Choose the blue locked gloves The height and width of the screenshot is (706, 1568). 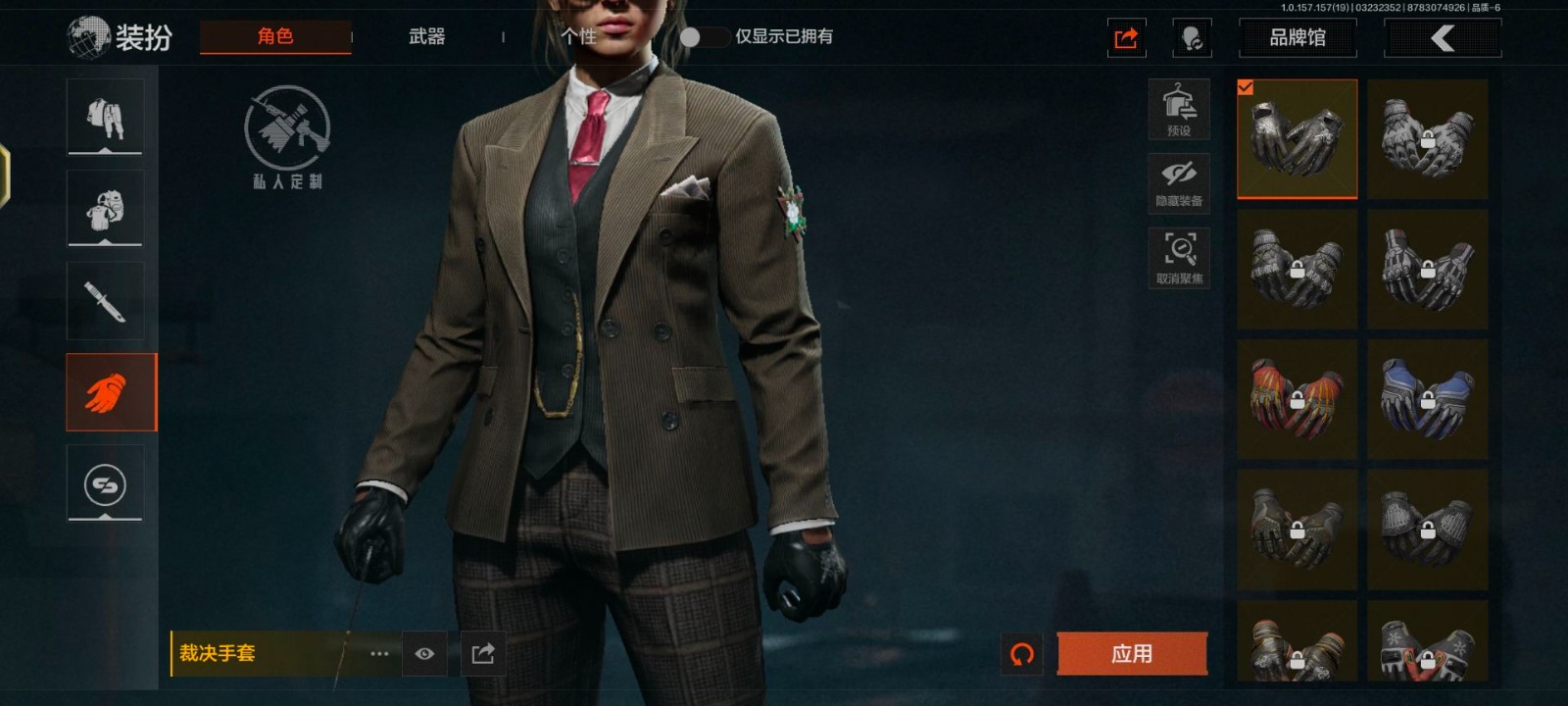coord(1428,399)
